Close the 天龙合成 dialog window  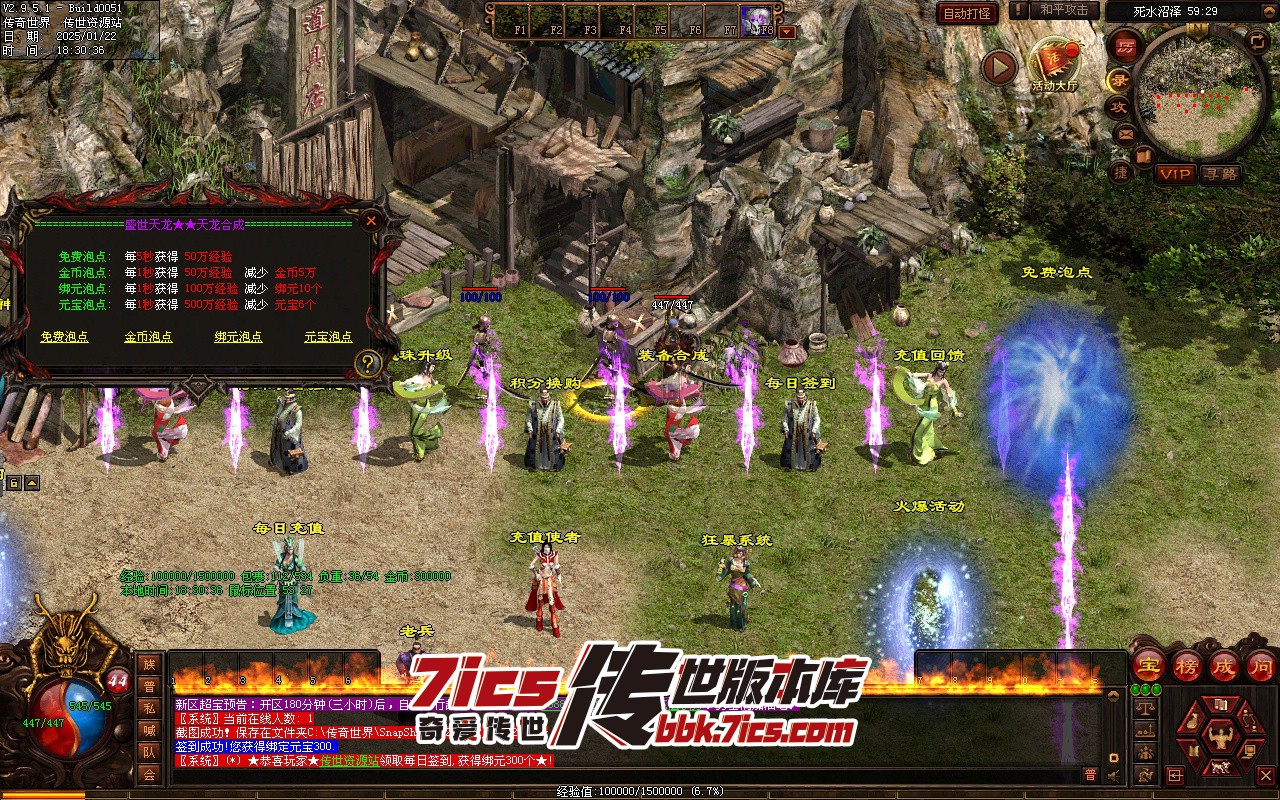[371, 220]
